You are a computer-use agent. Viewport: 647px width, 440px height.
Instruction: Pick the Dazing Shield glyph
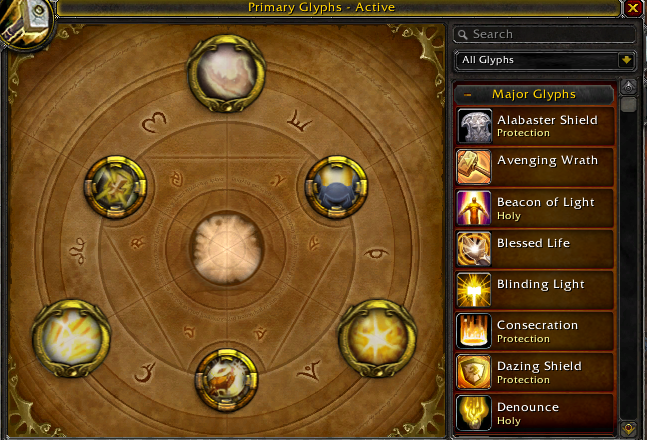coord(535,372)
